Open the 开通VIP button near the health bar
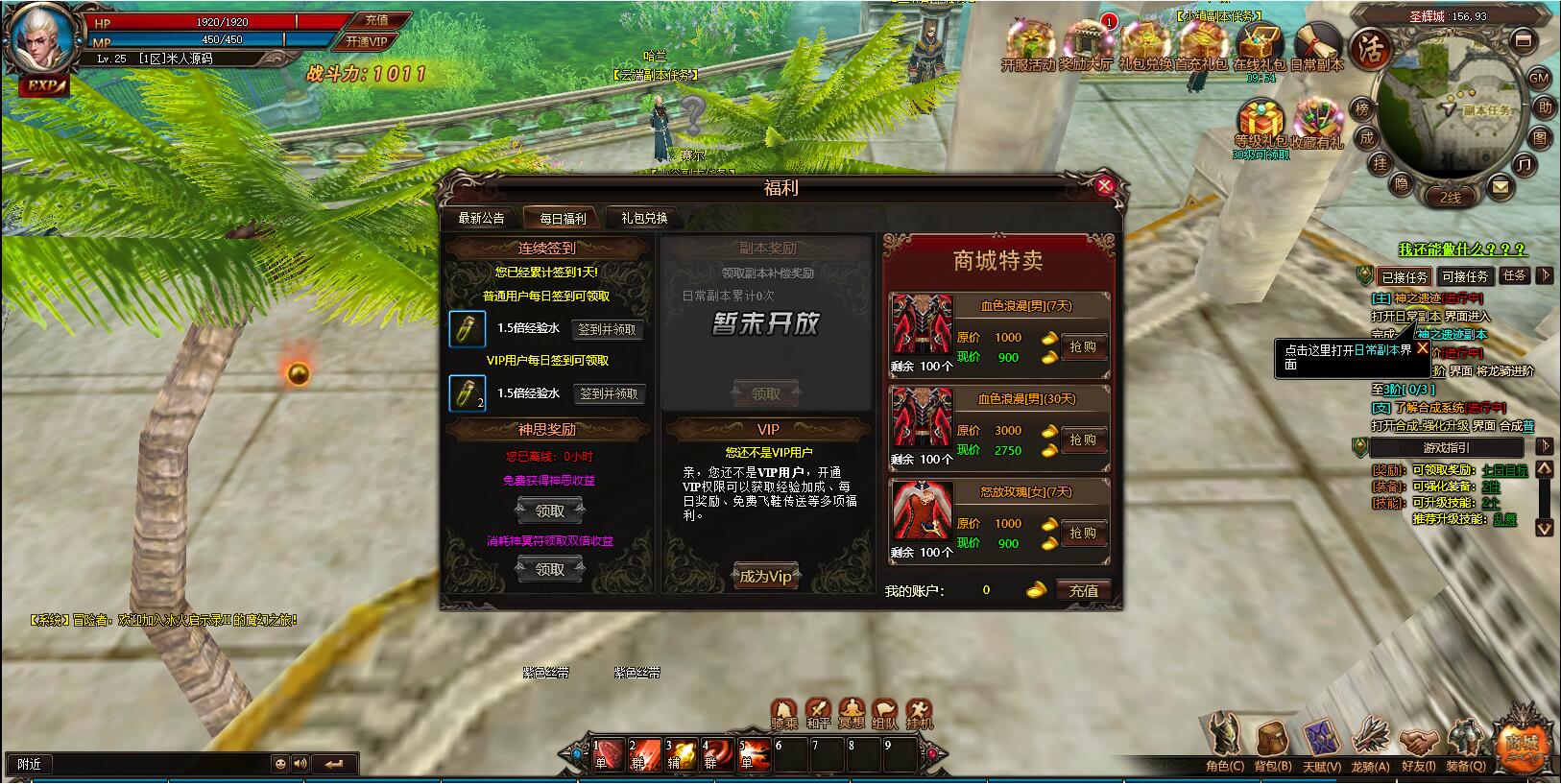Viewport: 1561px width, 784px height. click(366, 41)
